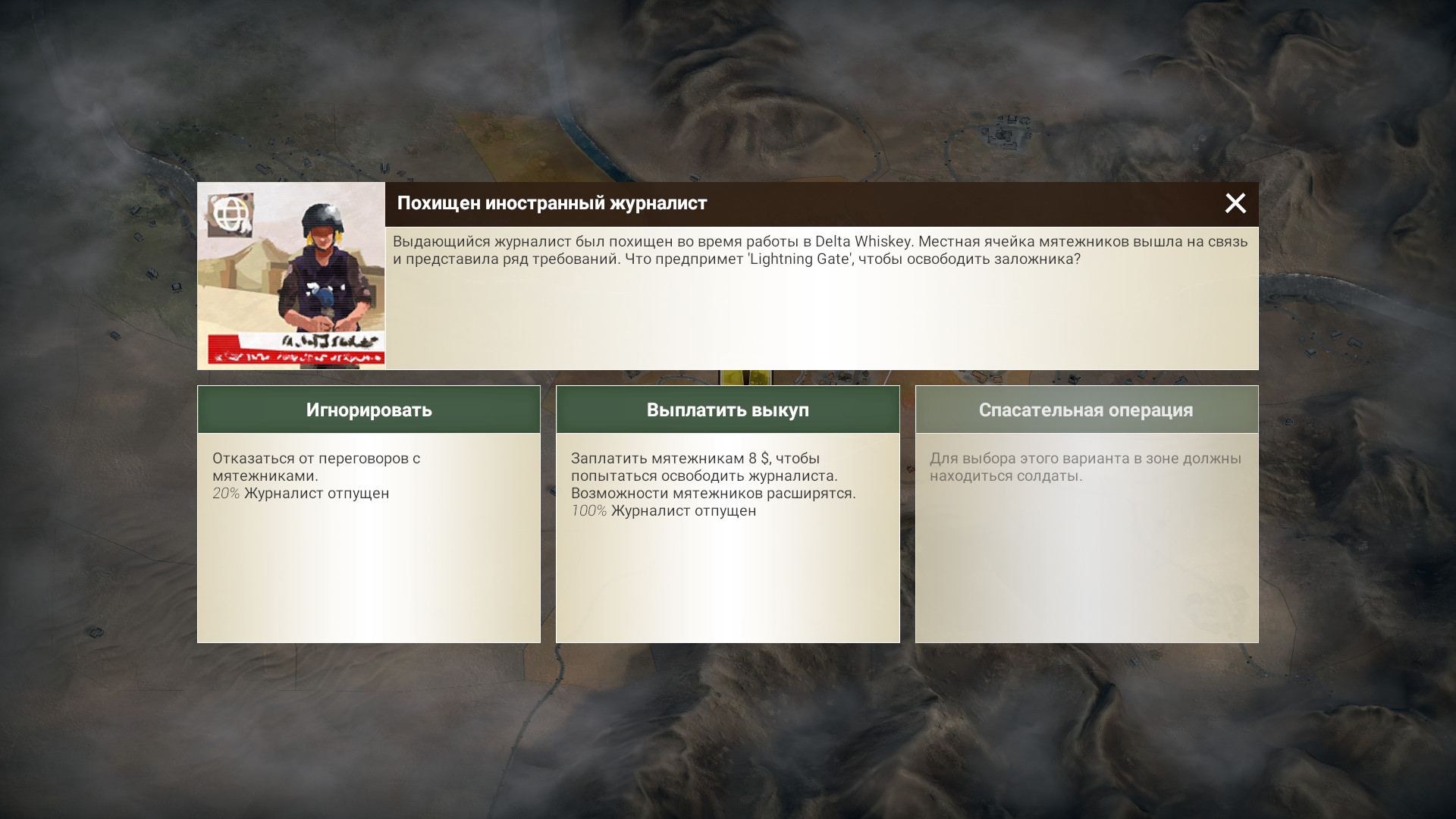
Task: Click the event title 'Похищен иностранный журналист'
Action: coord(553,203)
